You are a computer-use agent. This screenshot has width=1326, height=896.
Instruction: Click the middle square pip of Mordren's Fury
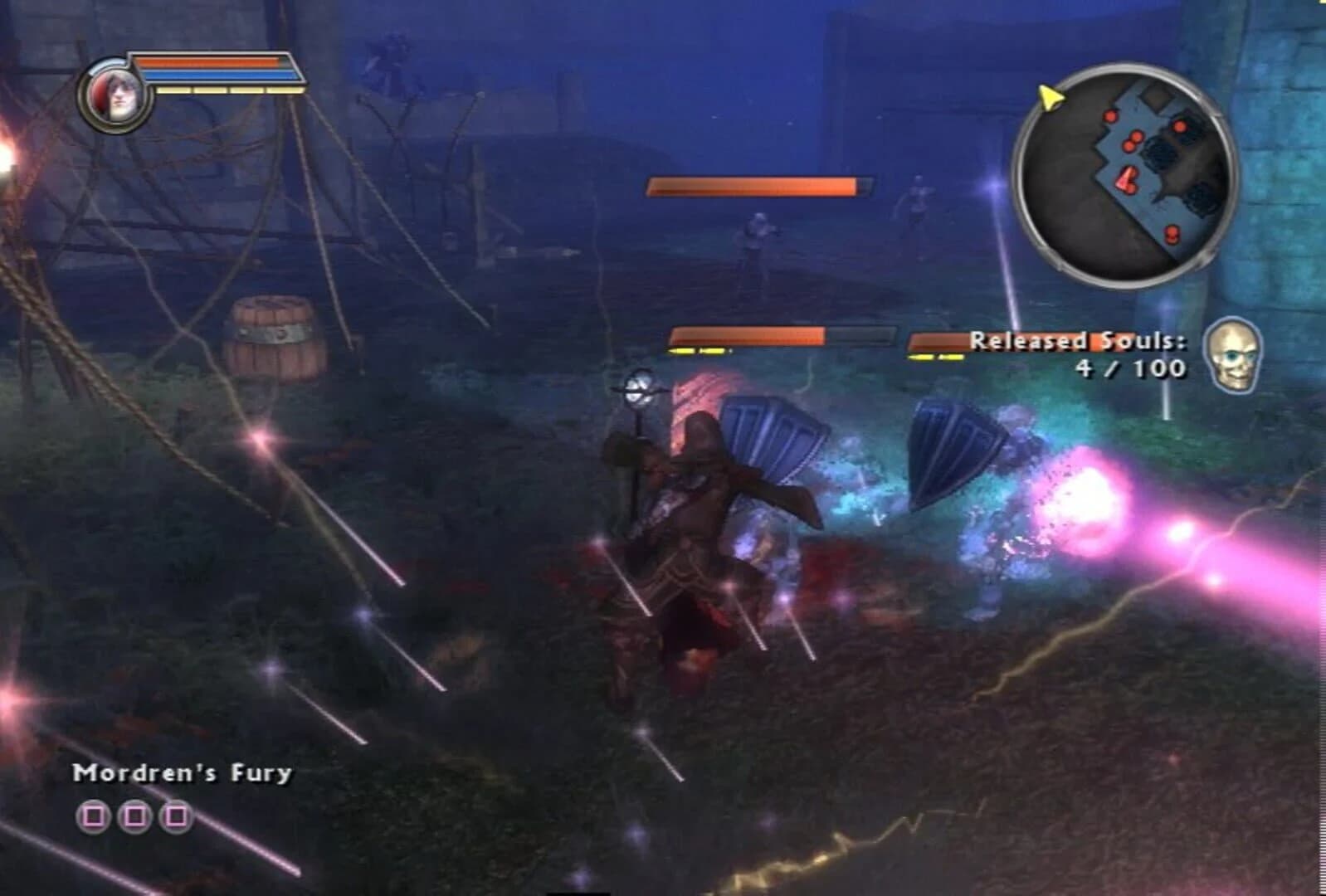(x=134, y=815)
